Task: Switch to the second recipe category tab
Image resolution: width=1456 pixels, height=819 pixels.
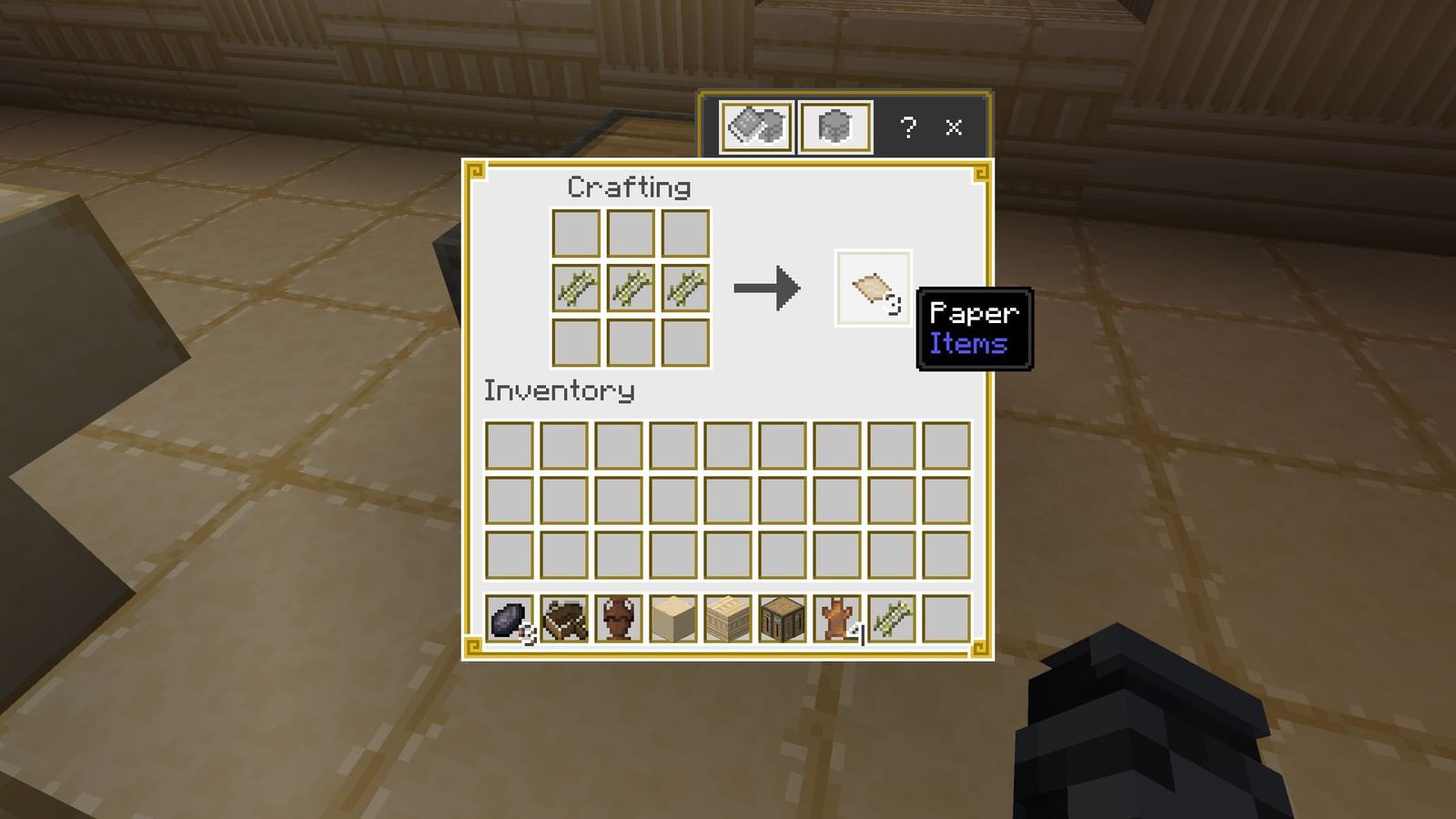Action: tap(834, 126)
